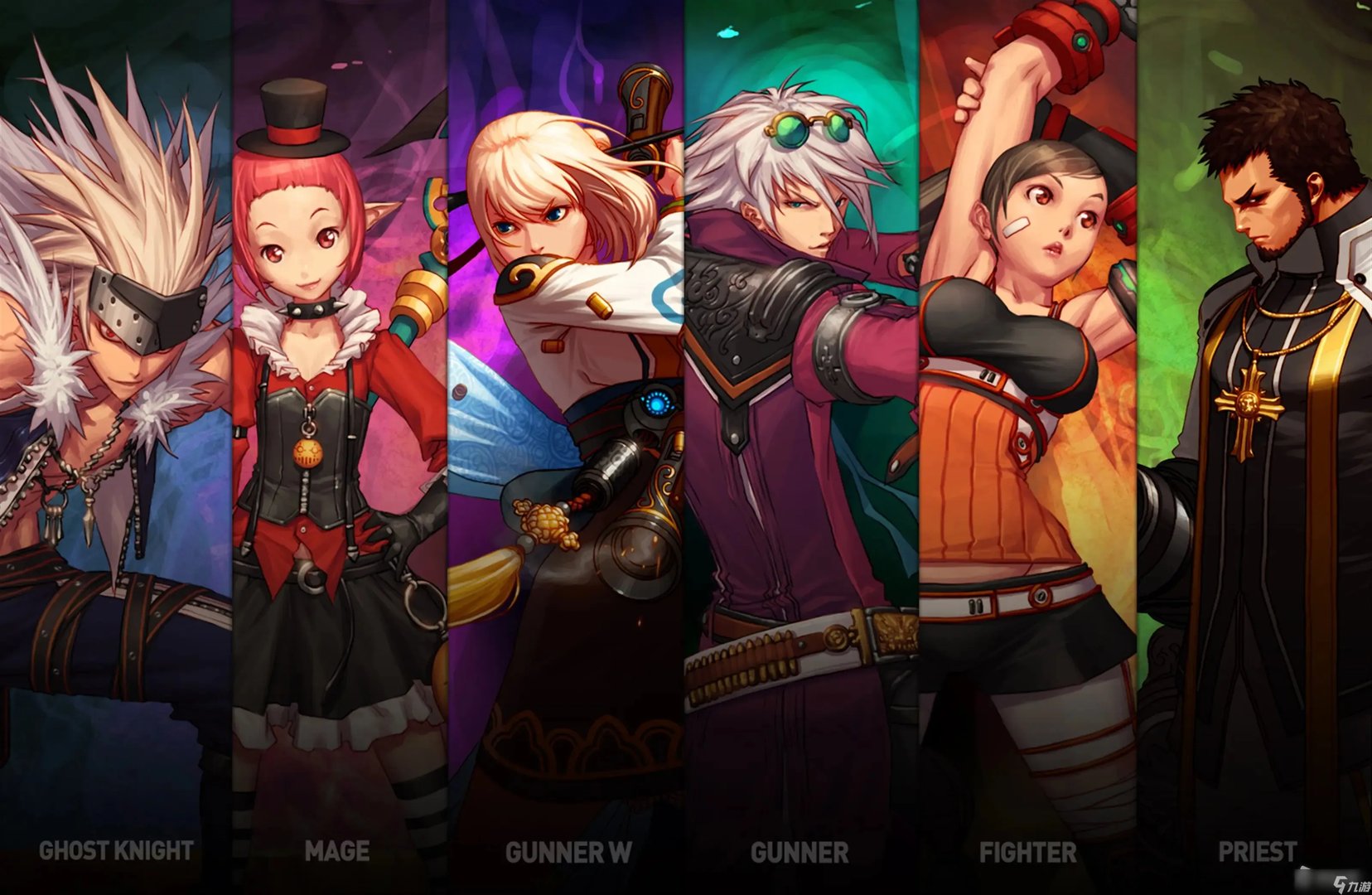
Task: Pick the Gunner W class panel
Action: tap(567, 447)
